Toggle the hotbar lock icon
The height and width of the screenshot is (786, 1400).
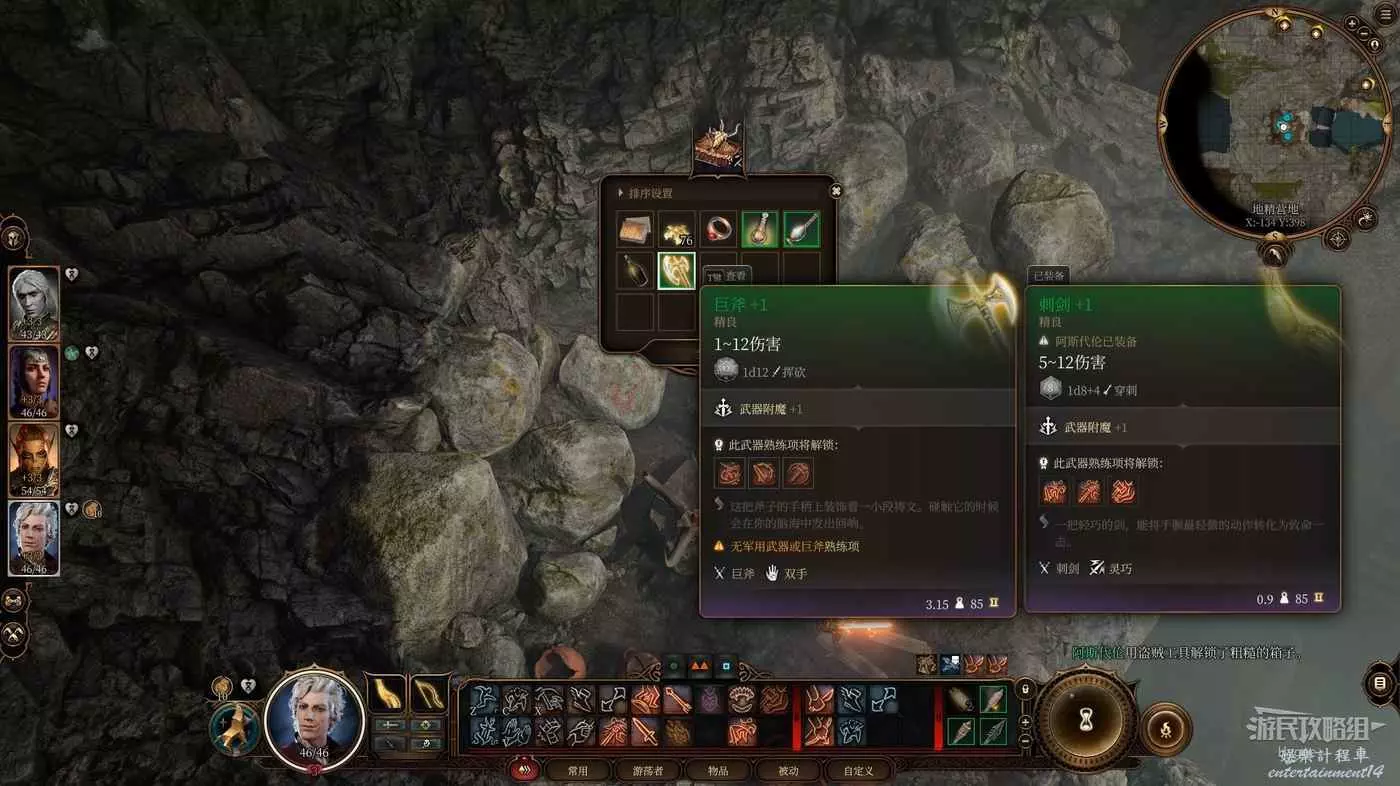pos(1024,689)
